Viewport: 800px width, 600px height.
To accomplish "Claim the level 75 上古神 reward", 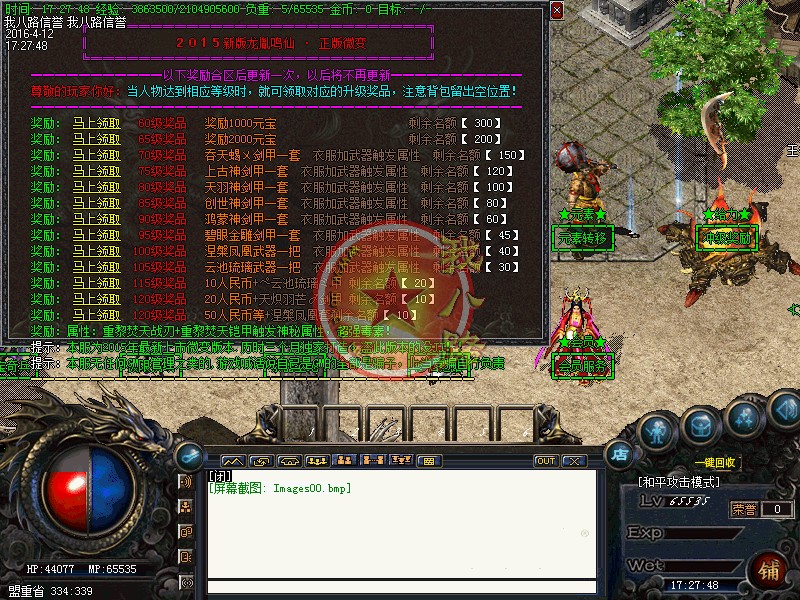I will click(x=96, y=171).
